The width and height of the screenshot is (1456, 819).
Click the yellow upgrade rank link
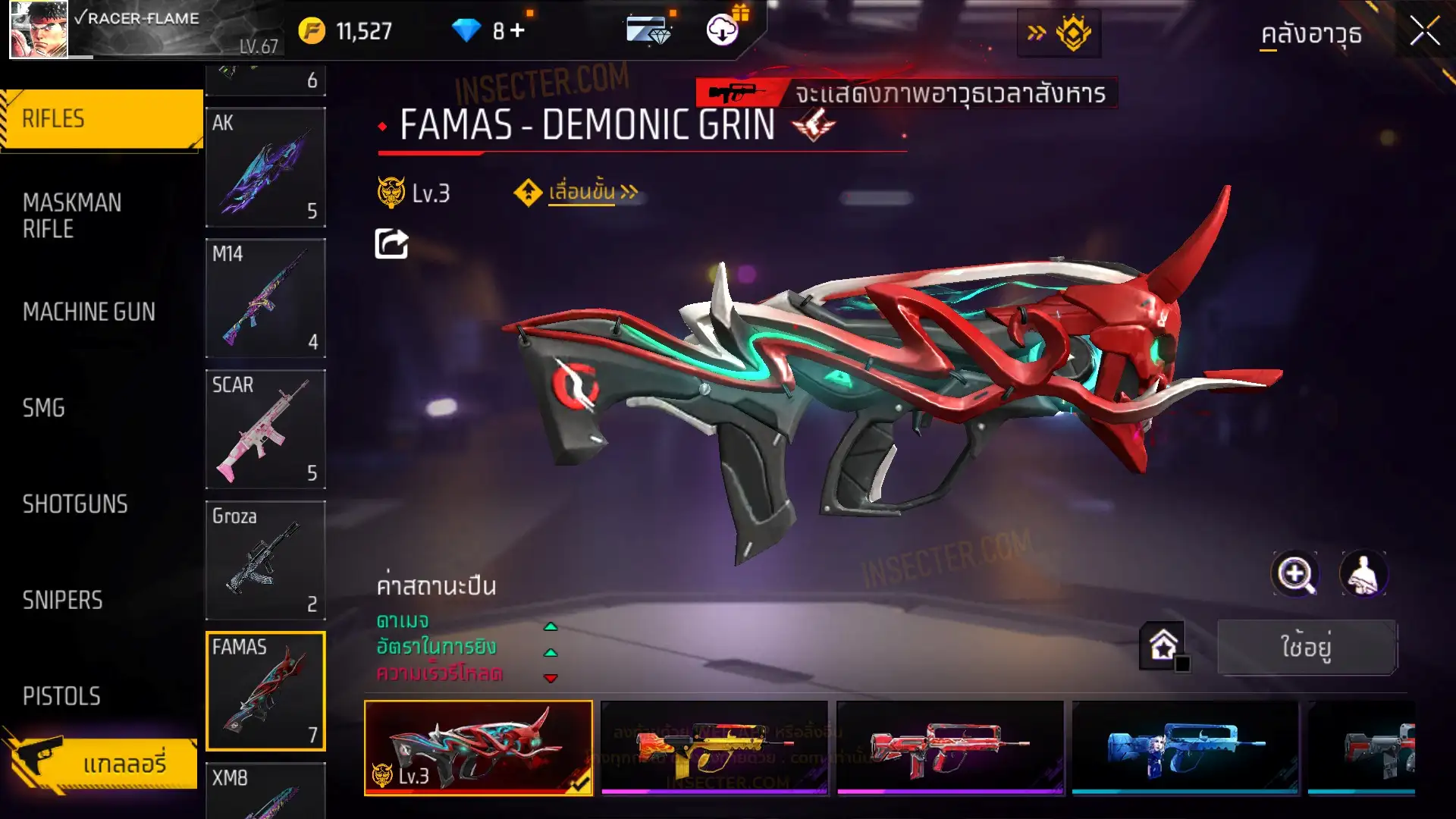coord(582,193)
